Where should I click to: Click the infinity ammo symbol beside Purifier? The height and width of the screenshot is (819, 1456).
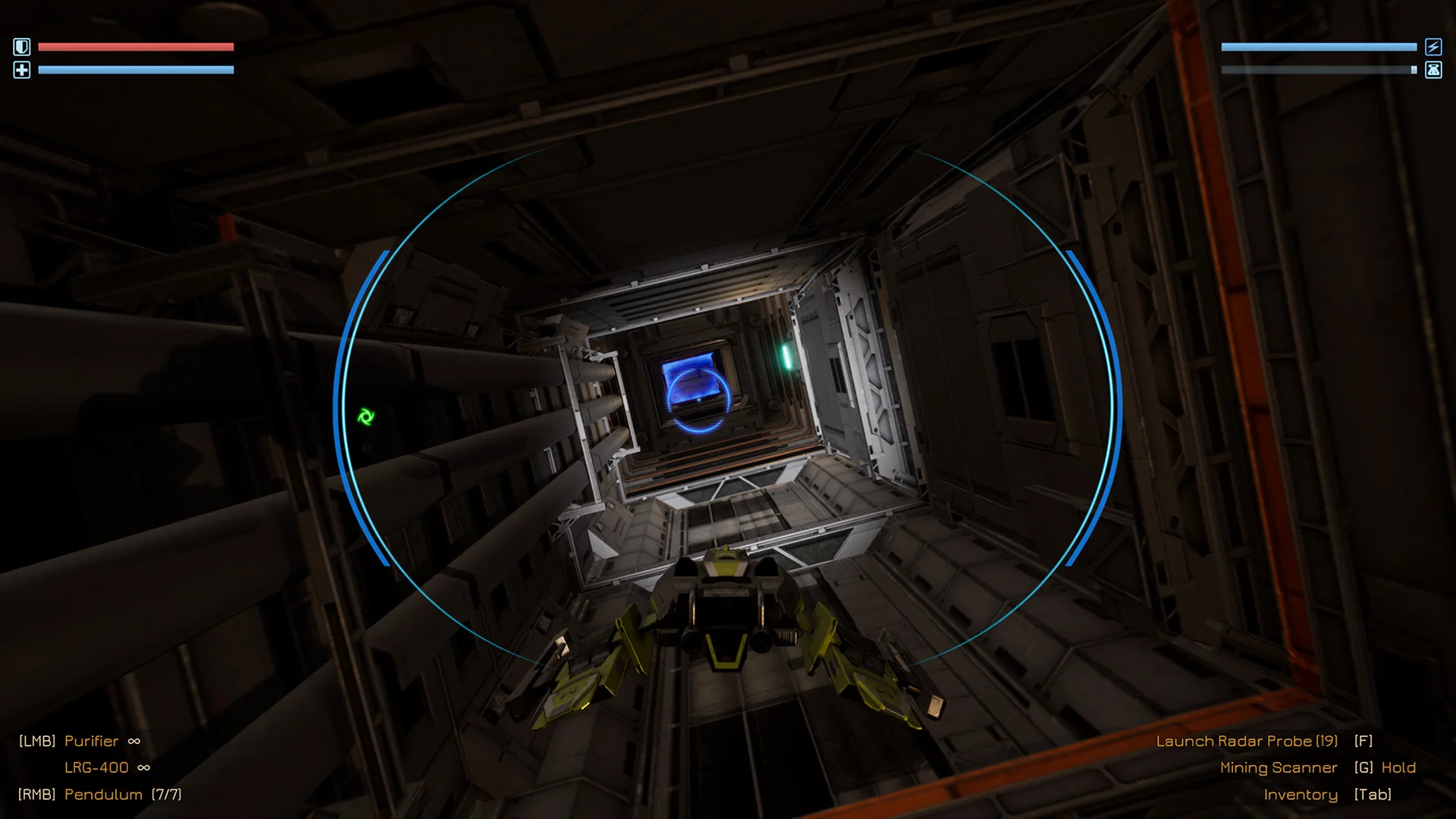click(133, 741)
